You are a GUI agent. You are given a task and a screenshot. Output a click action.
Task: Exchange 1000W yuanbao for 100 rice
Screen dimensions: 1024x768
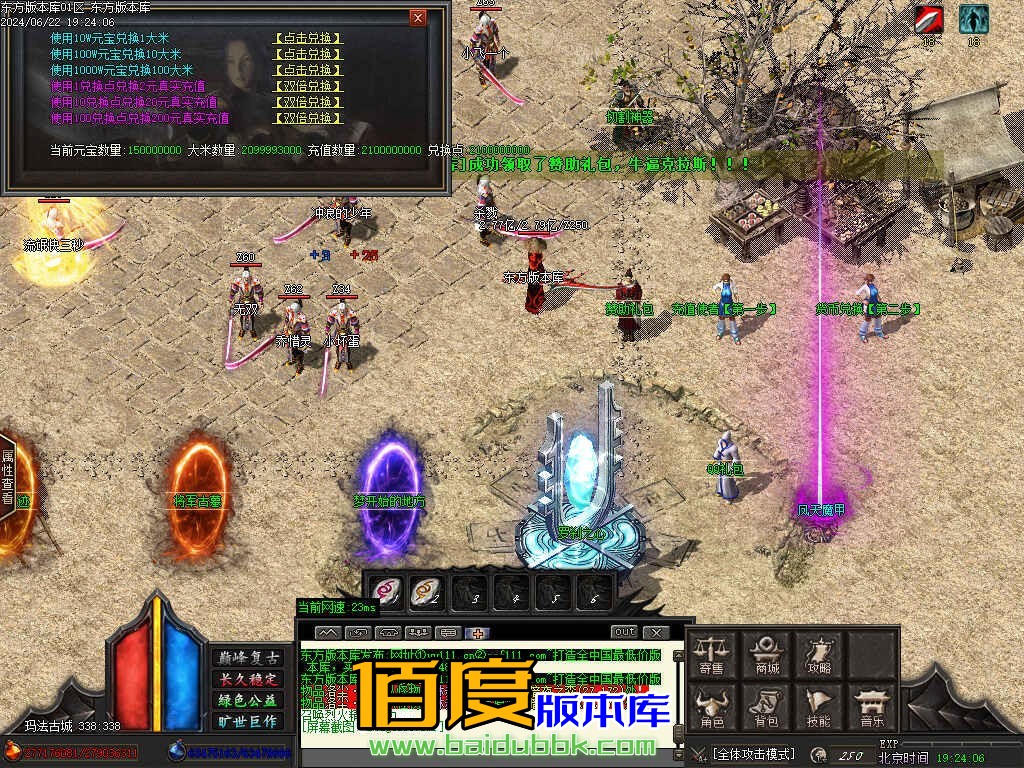click(308, 70)
